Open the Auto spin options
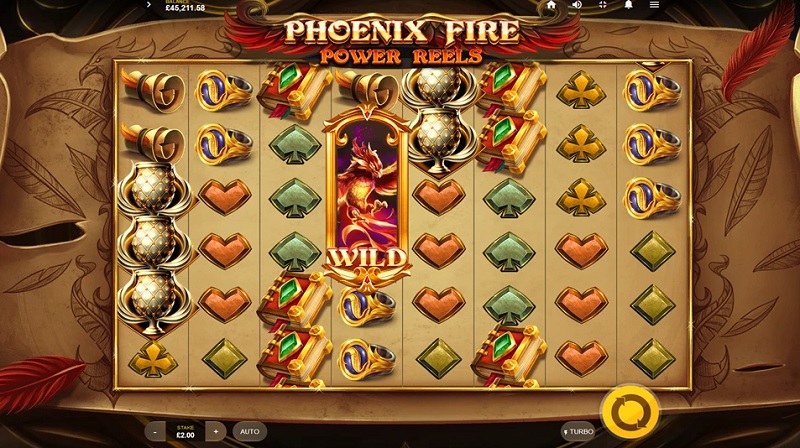 coord(250,431)
